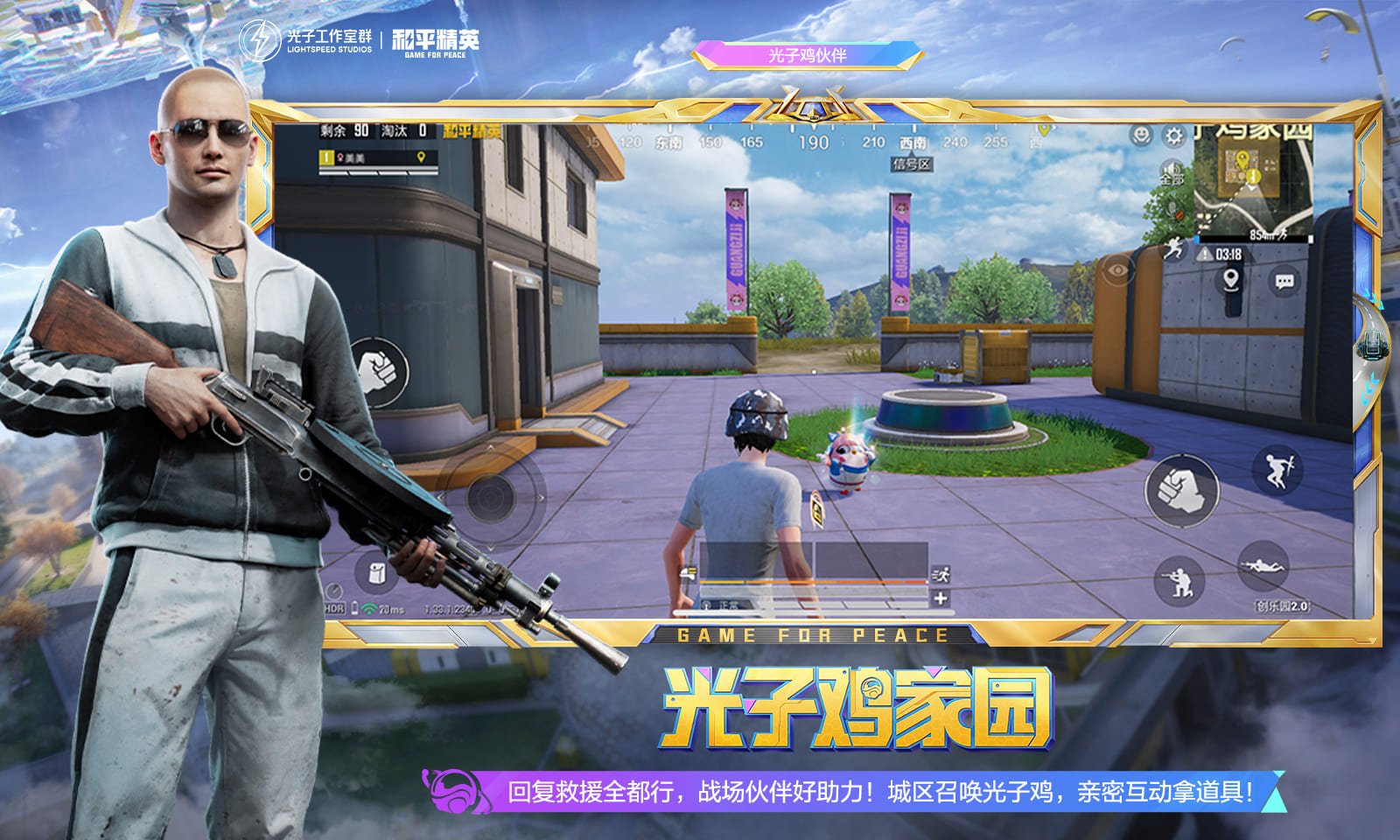Tap the prone stance icon
Viewport: 1400px width, 840px height.
[x=1262, y=566]
